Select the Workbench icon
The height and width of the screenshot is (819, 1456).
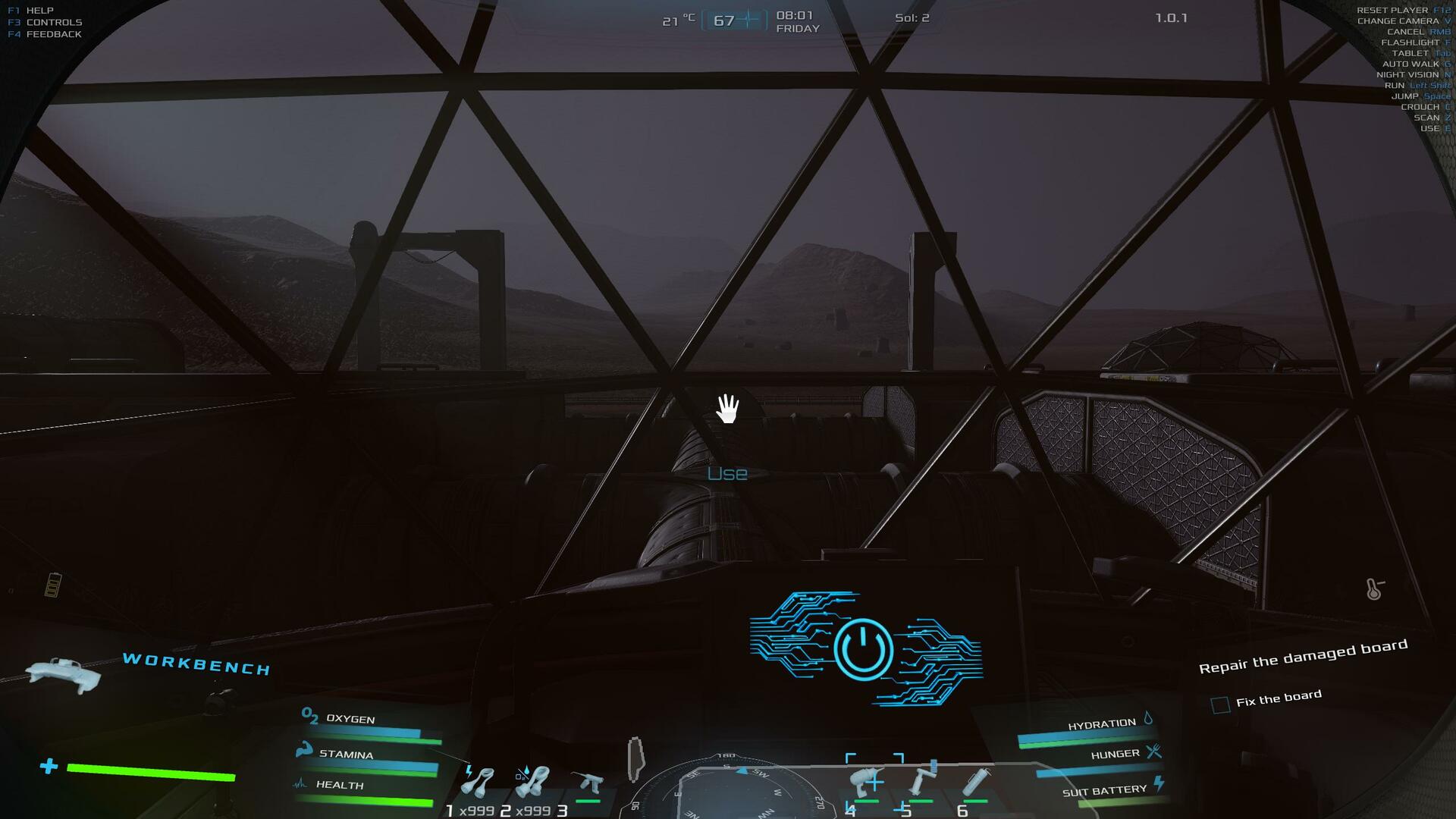pyautogui.click(x=64, y=674)
